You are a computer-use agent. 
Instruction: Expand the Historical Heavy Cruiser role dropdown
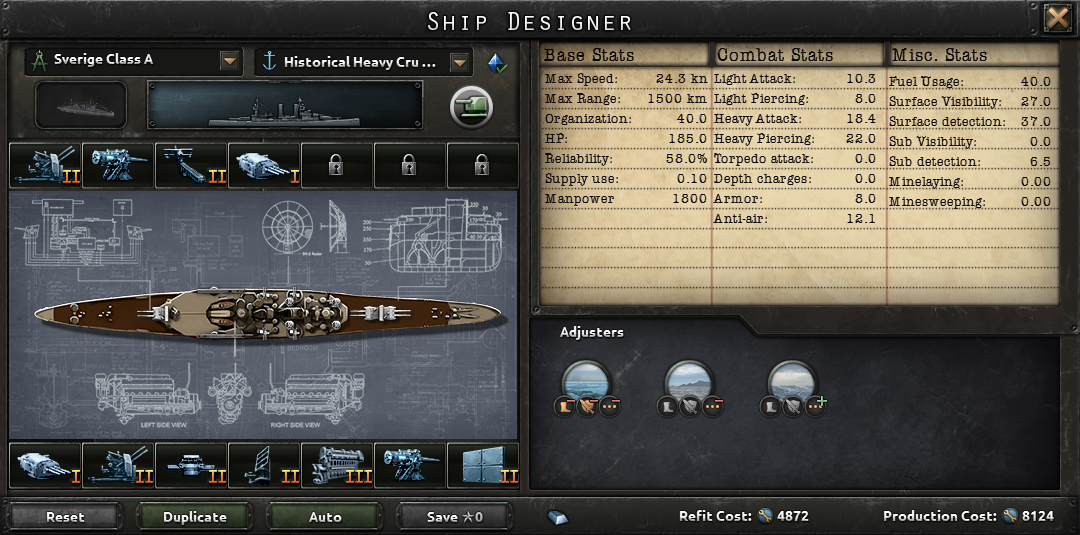tap(459, 62)
